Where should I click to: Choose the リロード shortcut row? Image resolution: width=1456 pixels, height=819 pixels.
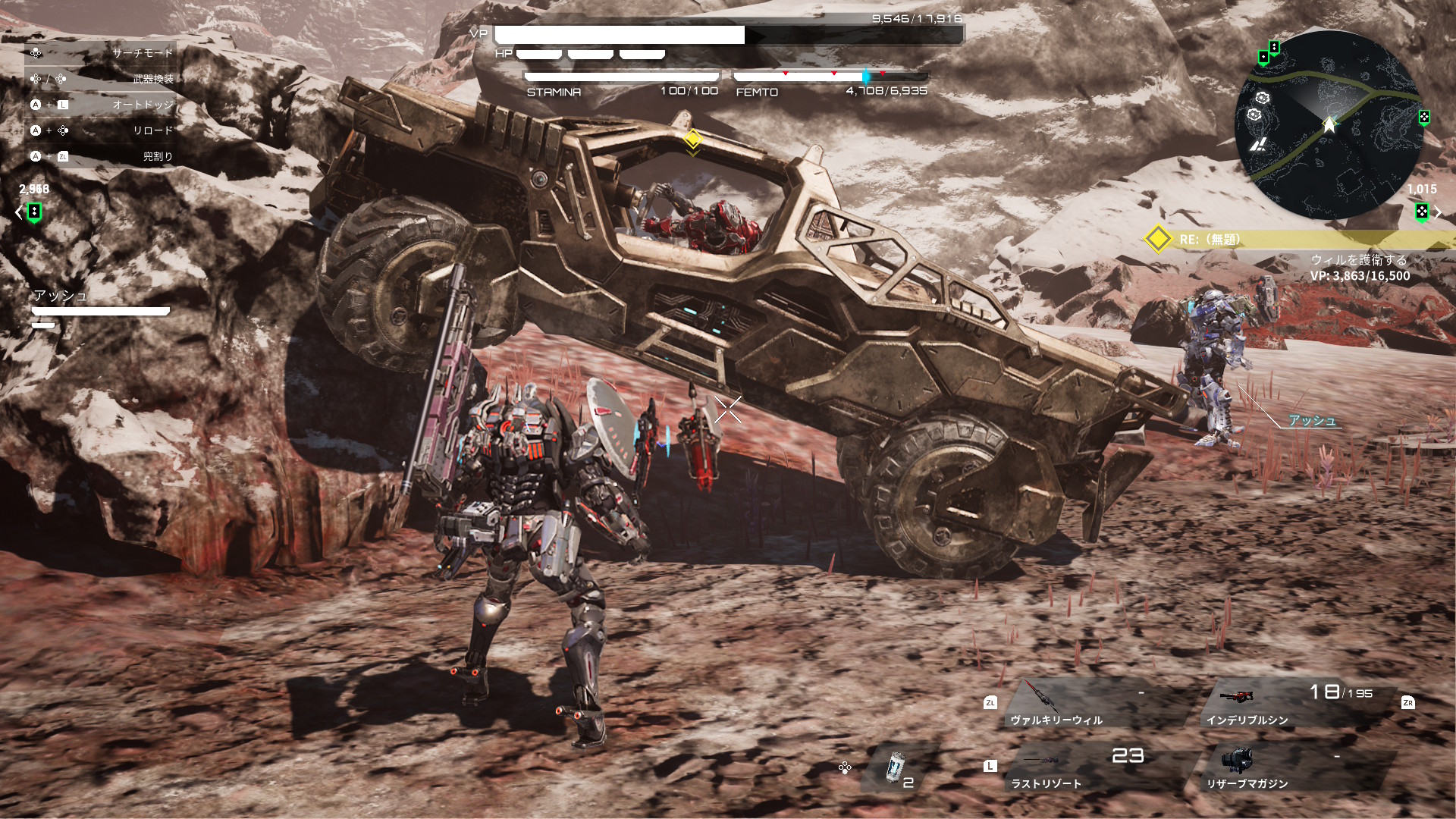[x=102, y=130]
